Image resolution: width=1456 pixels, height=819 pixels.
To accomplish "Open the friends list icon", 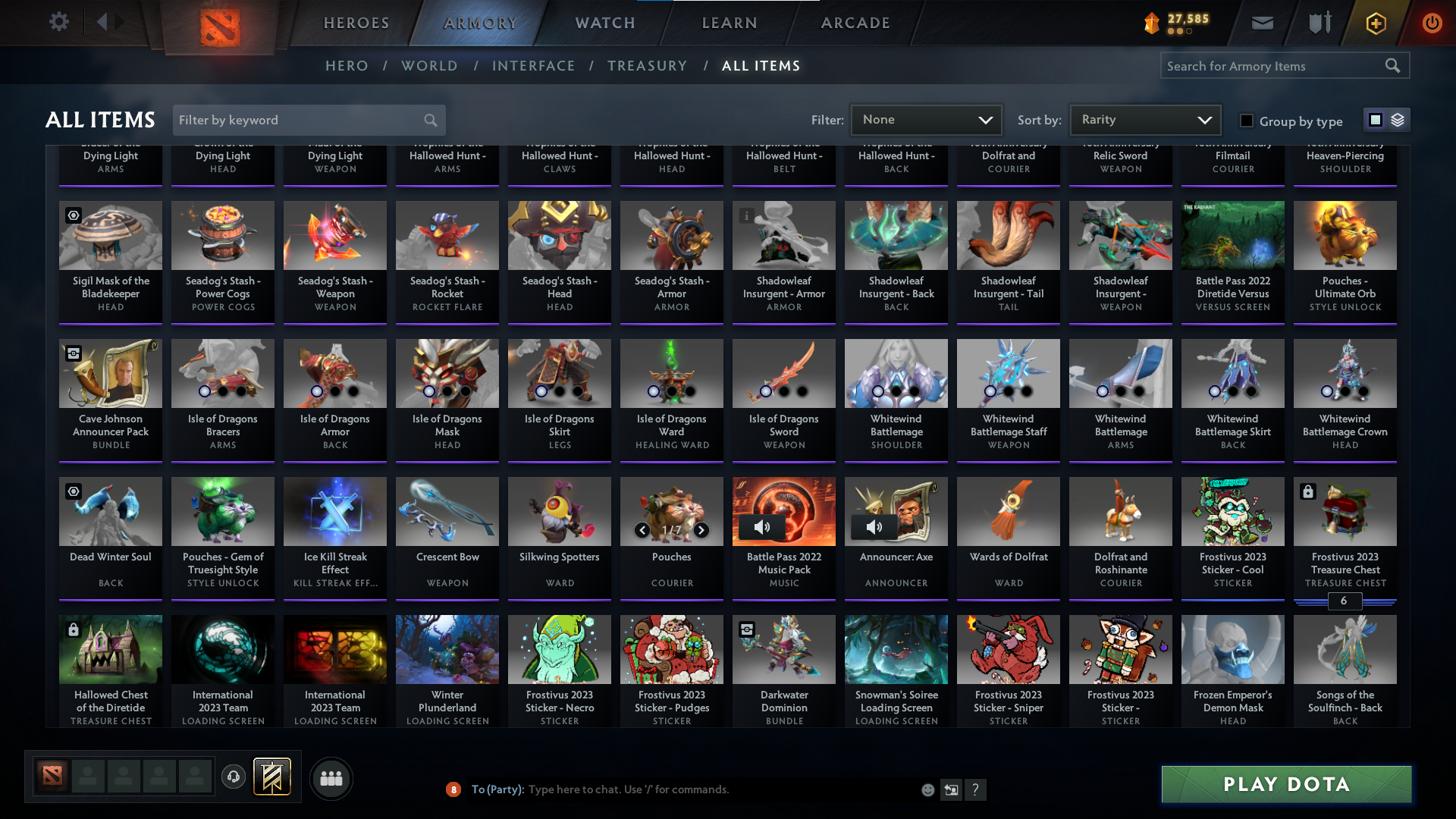I will point(331,778).
